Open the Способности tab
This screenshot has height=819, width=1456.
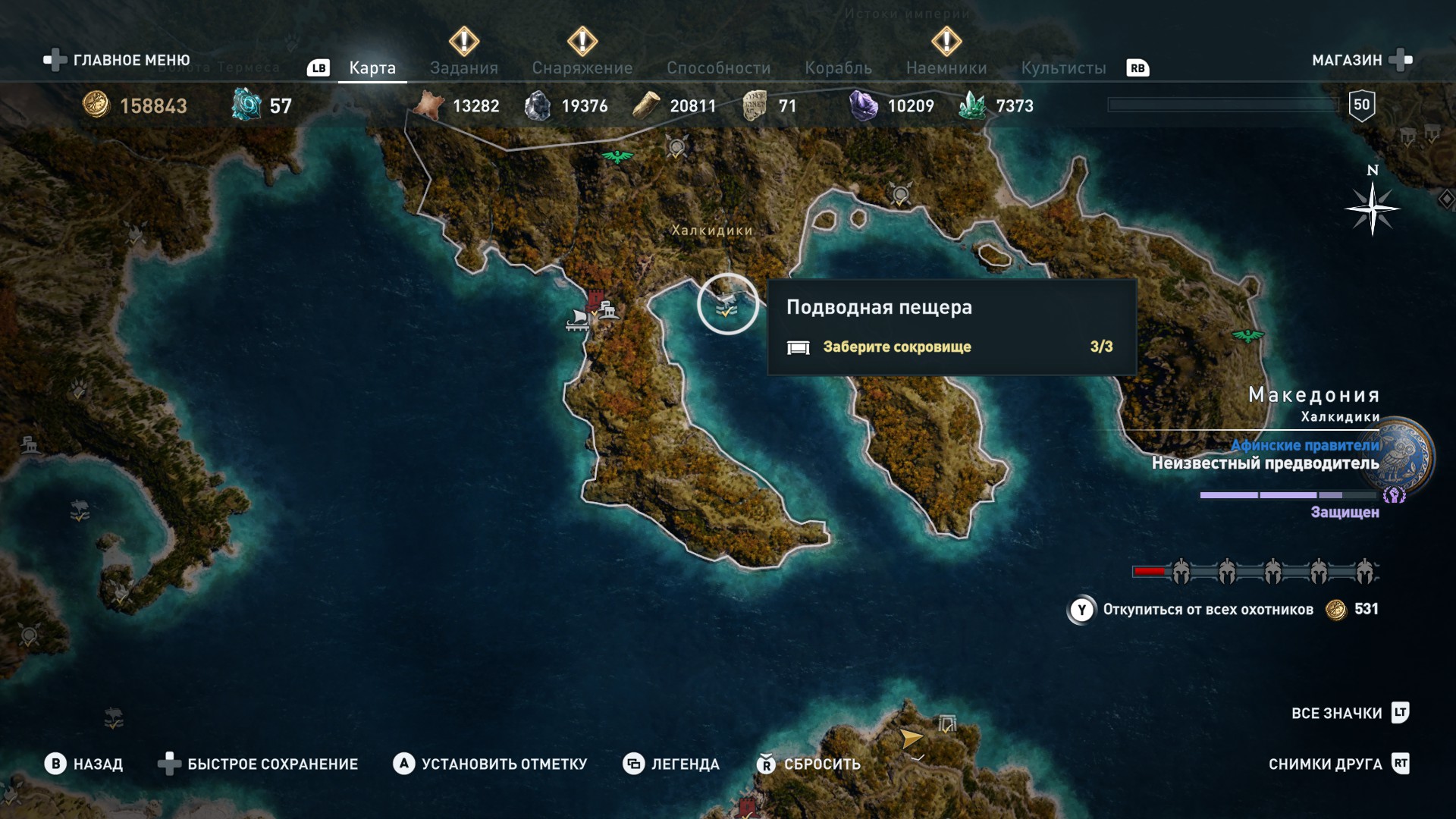click(718, 67)
